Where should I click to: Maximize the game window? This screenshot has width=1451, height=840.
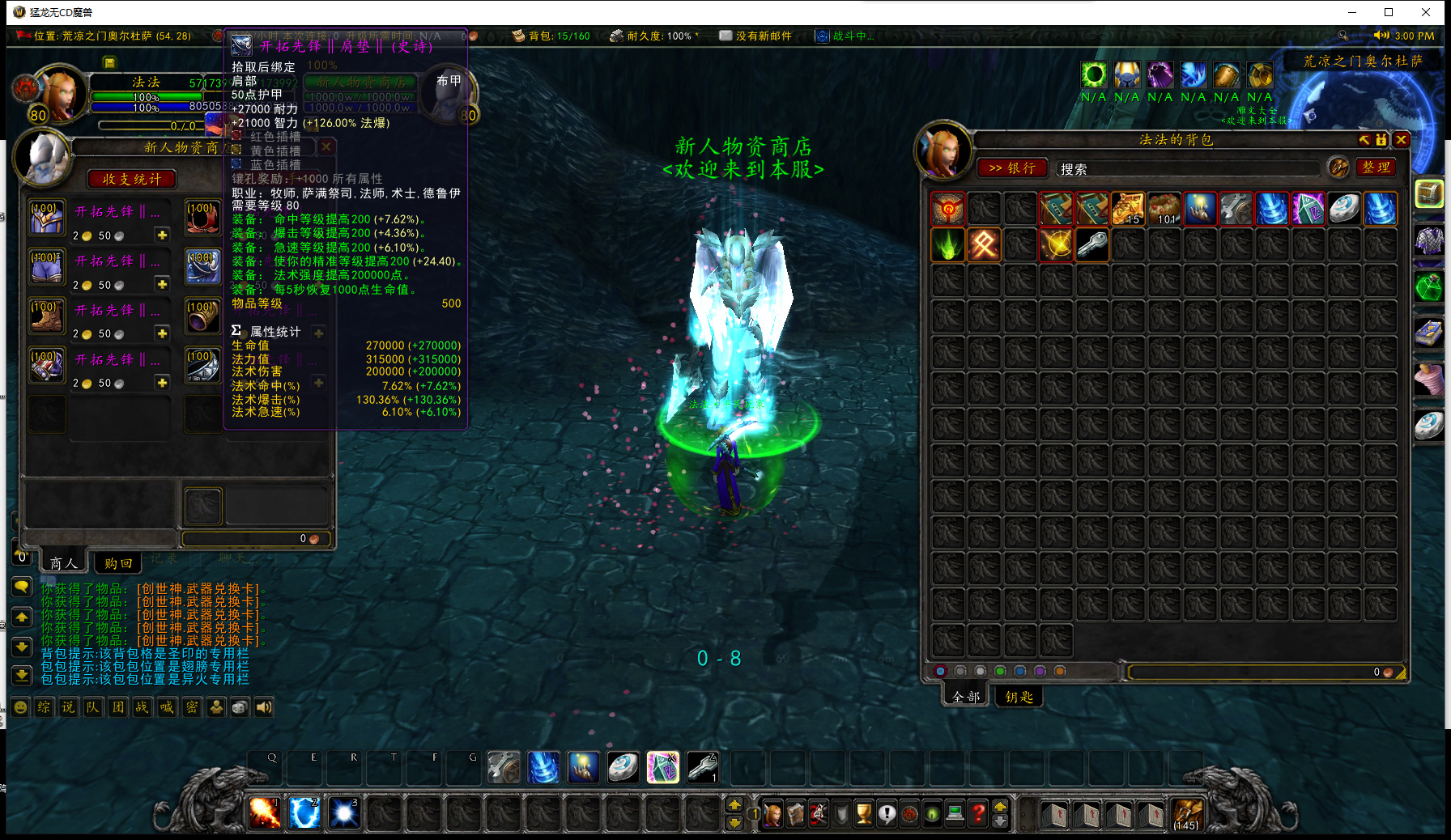[x=1389, y=12]
